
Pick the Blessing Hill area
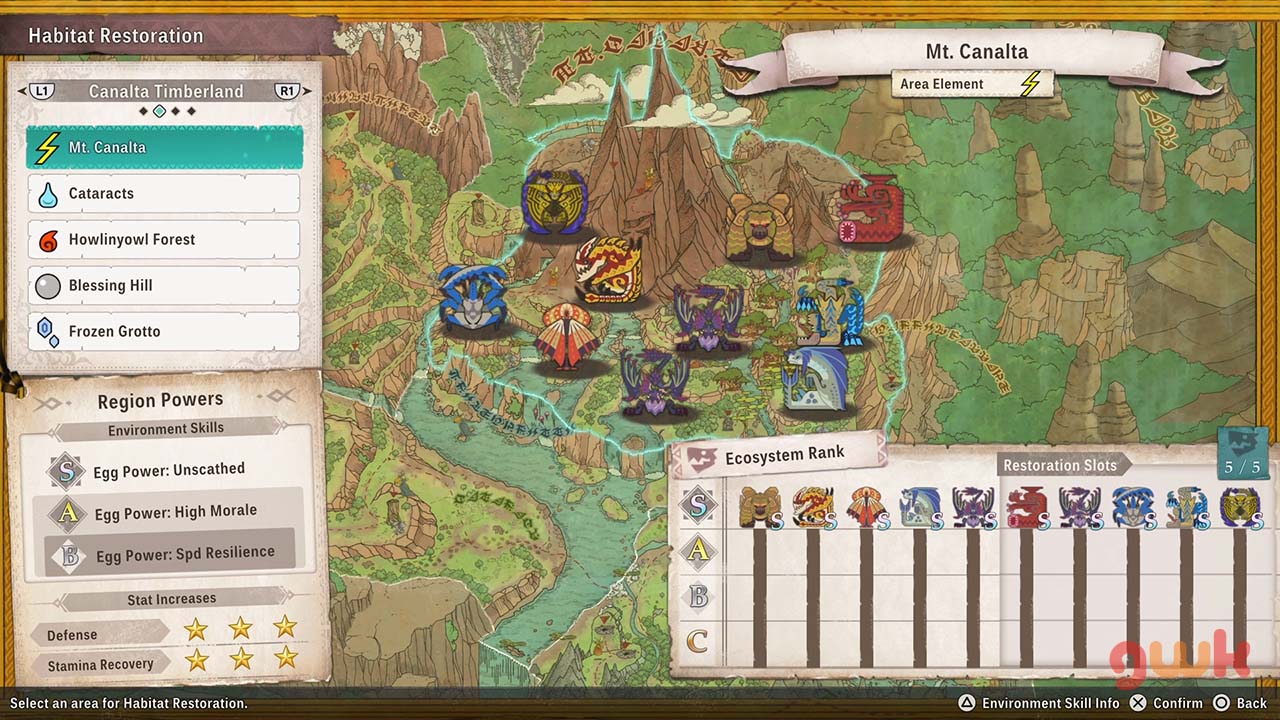[165, 286]
